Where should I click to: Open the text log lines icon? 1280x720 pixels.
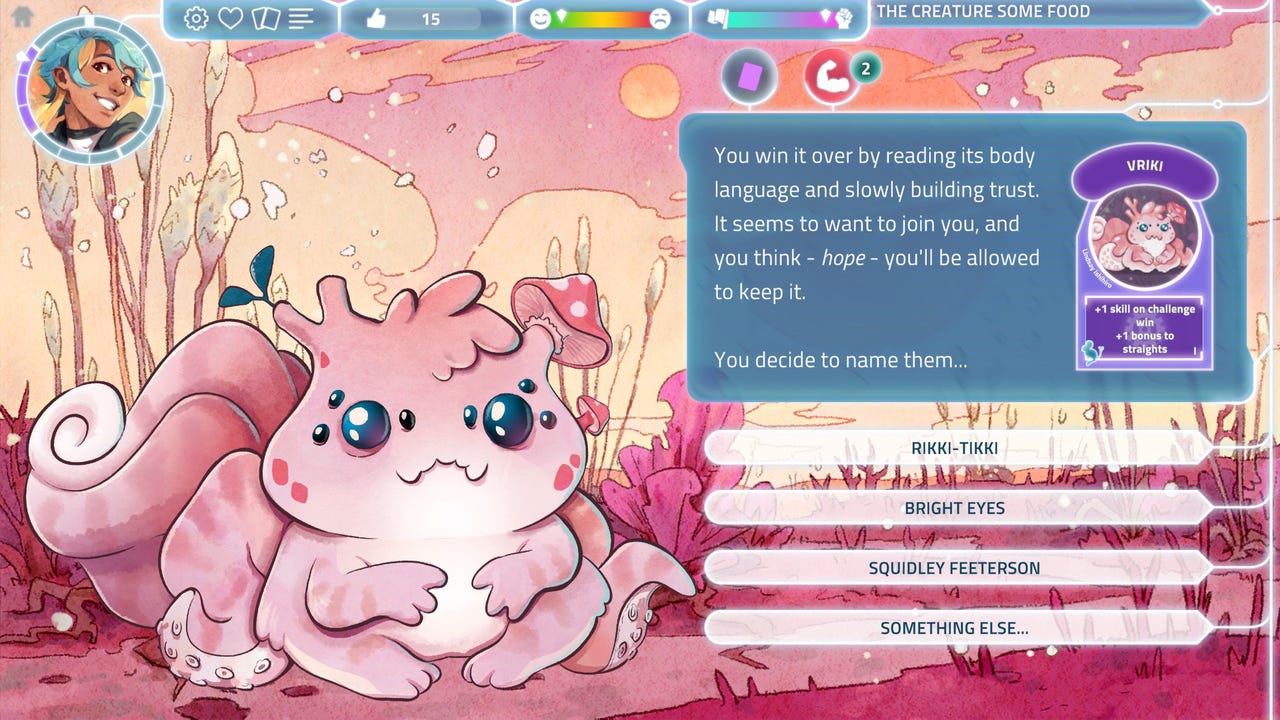point(301,18)
